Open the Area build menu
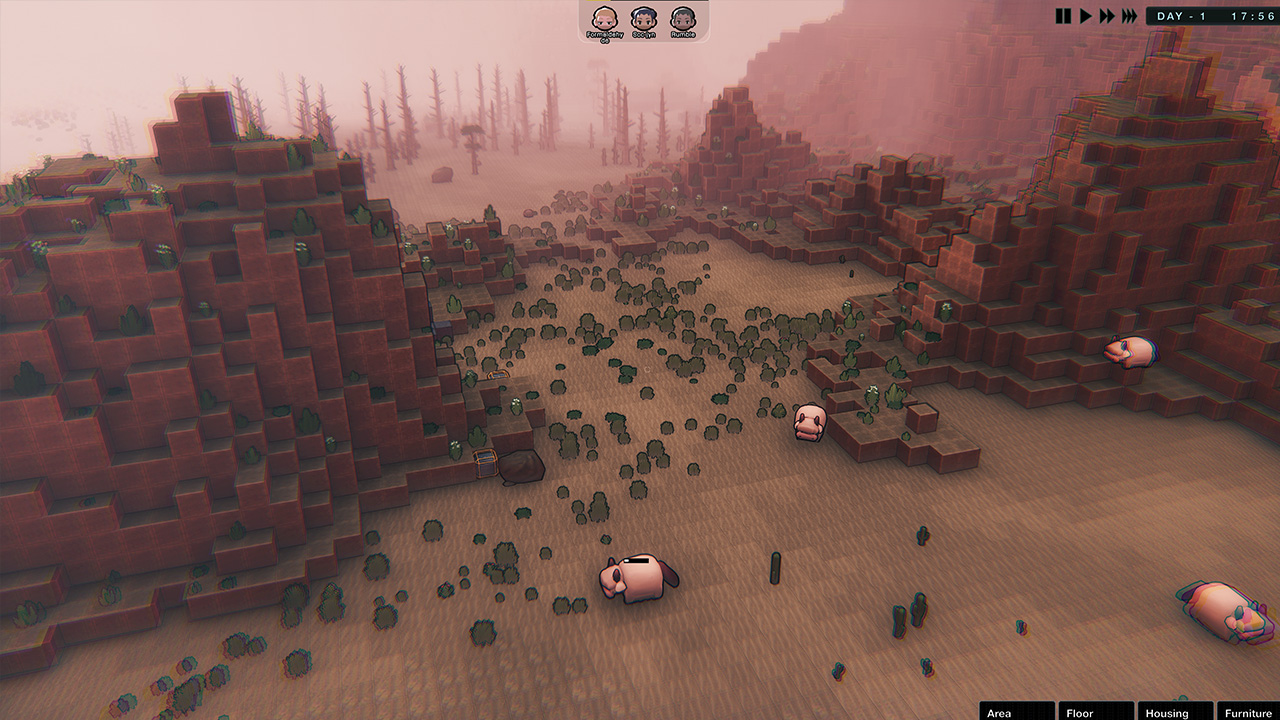 (1016, 712)
